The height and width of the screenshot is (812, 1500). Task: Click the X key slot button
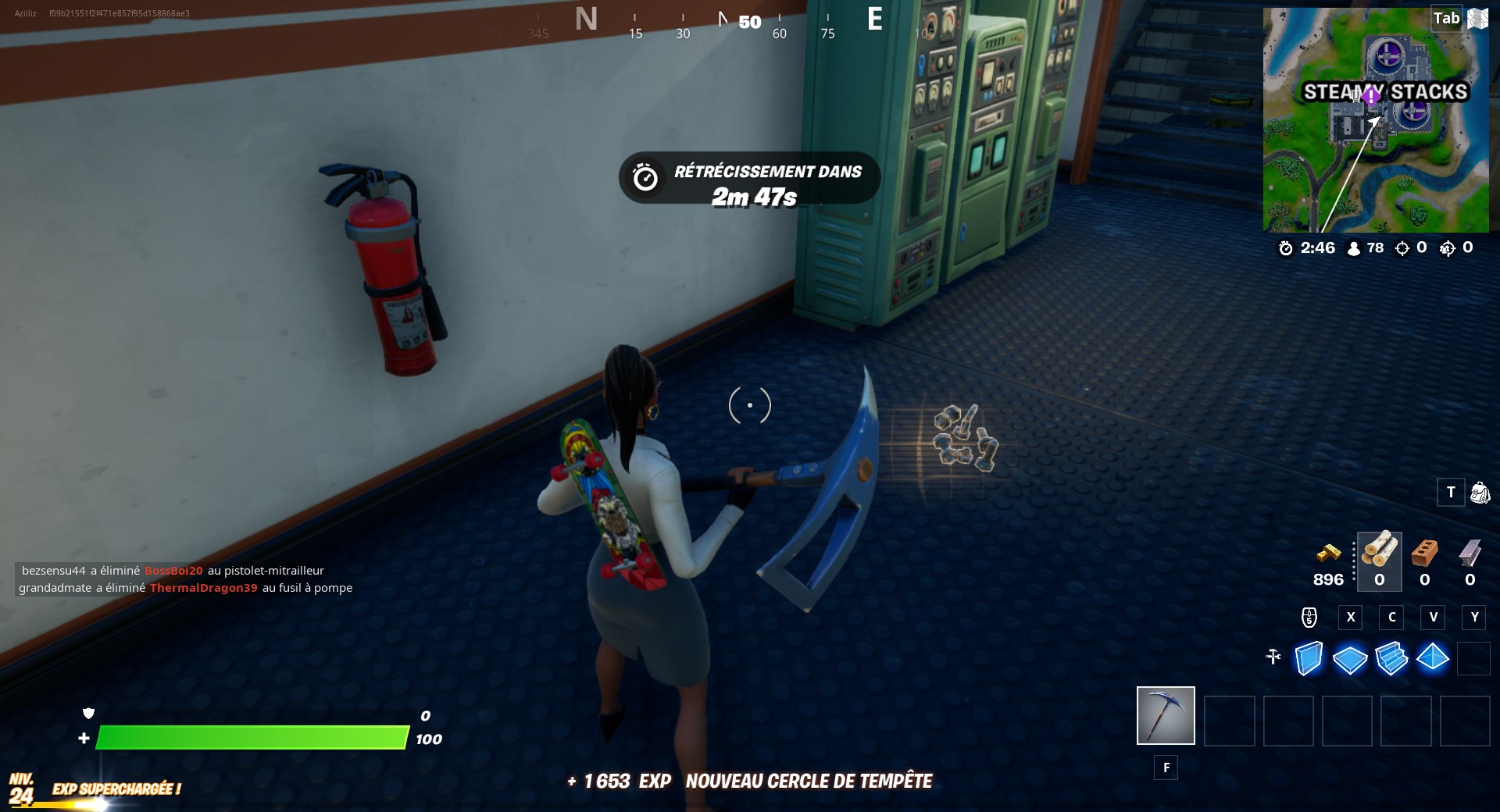pyautogui.click(x=1351, y=617)
